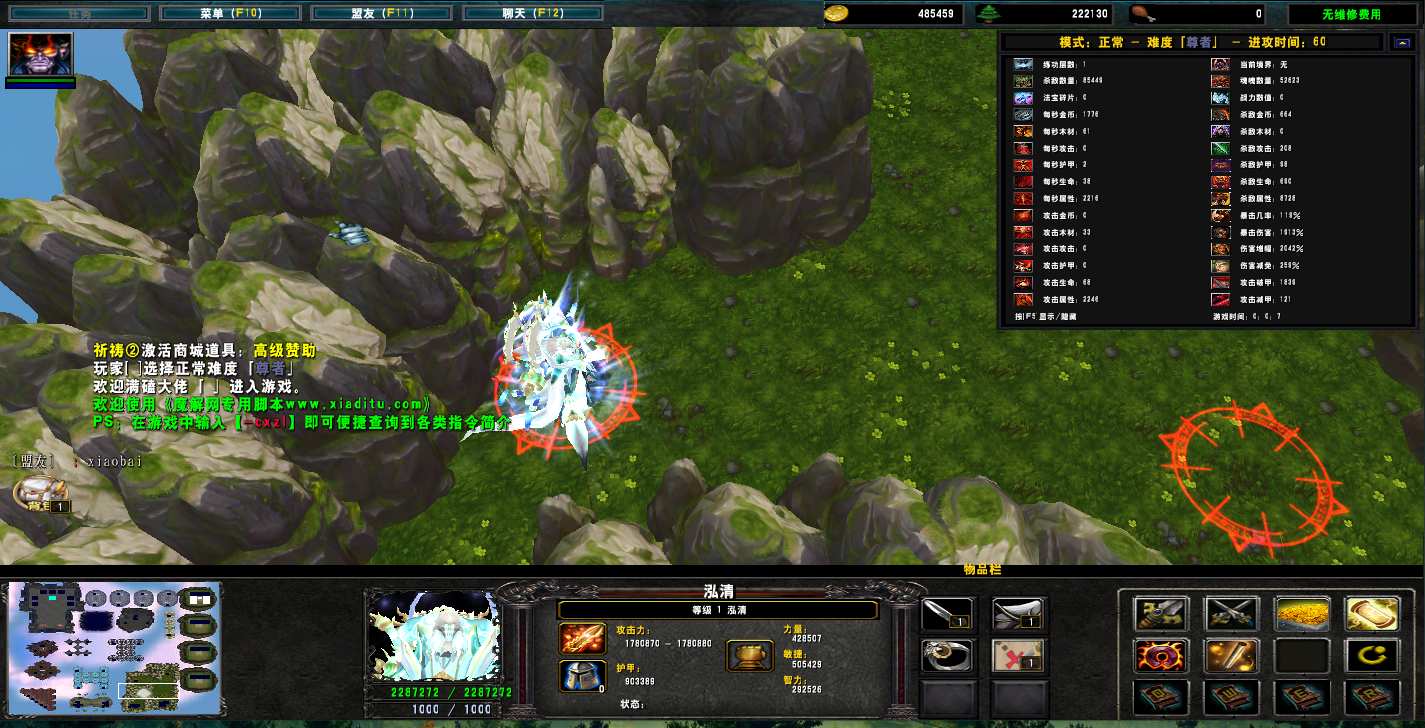1425x728 pixels.
Task: Click the yellow circular arrow command
Action: click(1371, 656)
